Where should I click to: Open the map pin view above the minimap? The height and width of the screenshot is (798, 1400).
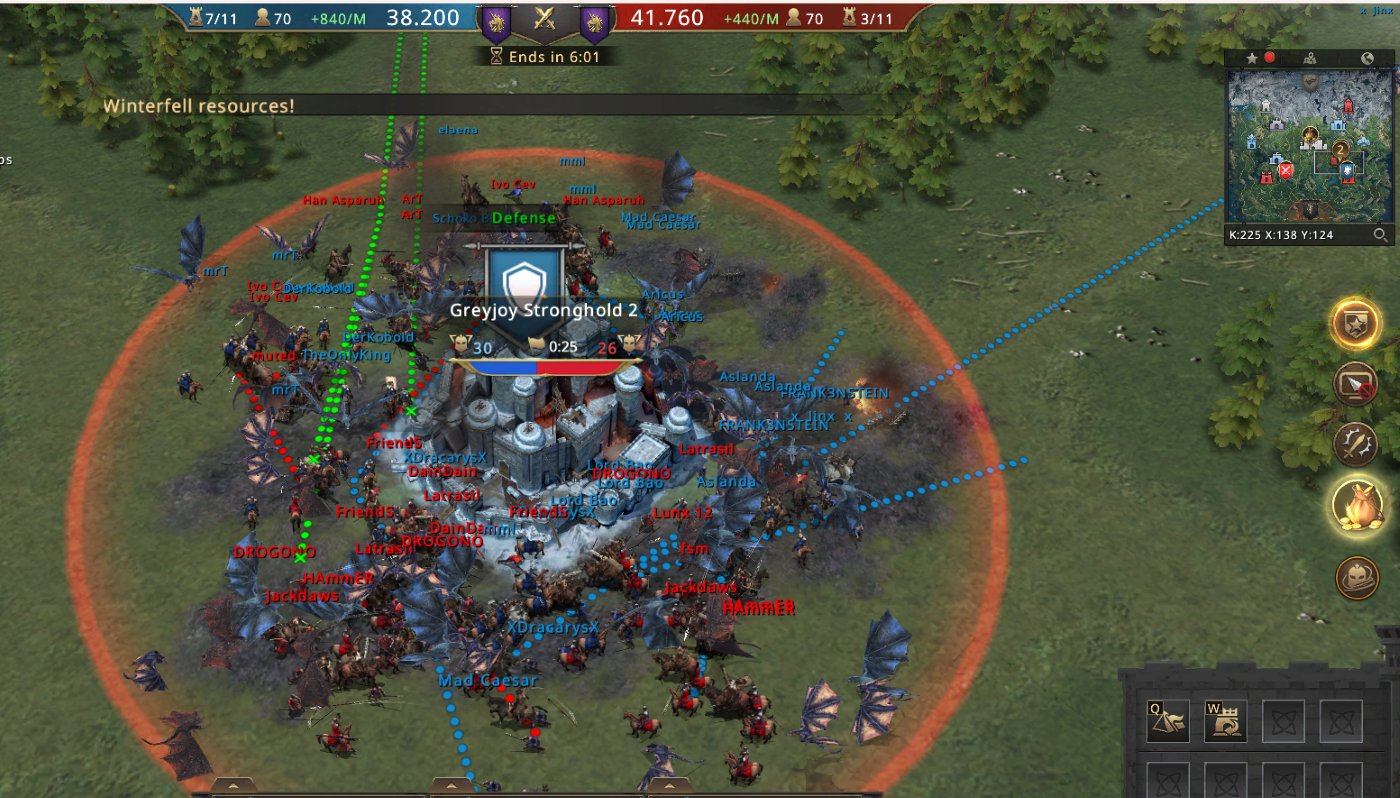click(x=1310, y=58)
